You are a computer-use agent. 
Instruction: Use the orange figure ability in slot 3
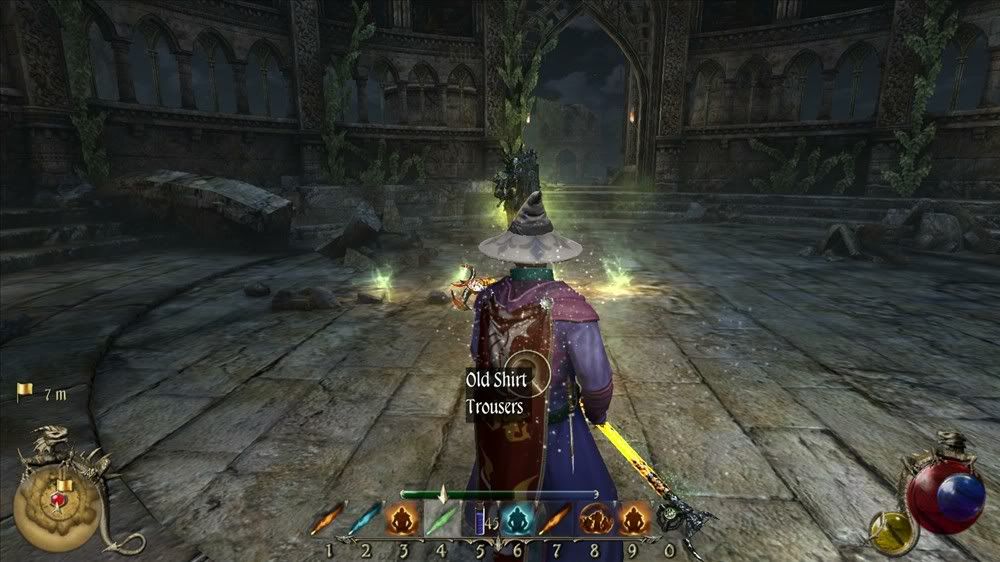click(404, 521)
